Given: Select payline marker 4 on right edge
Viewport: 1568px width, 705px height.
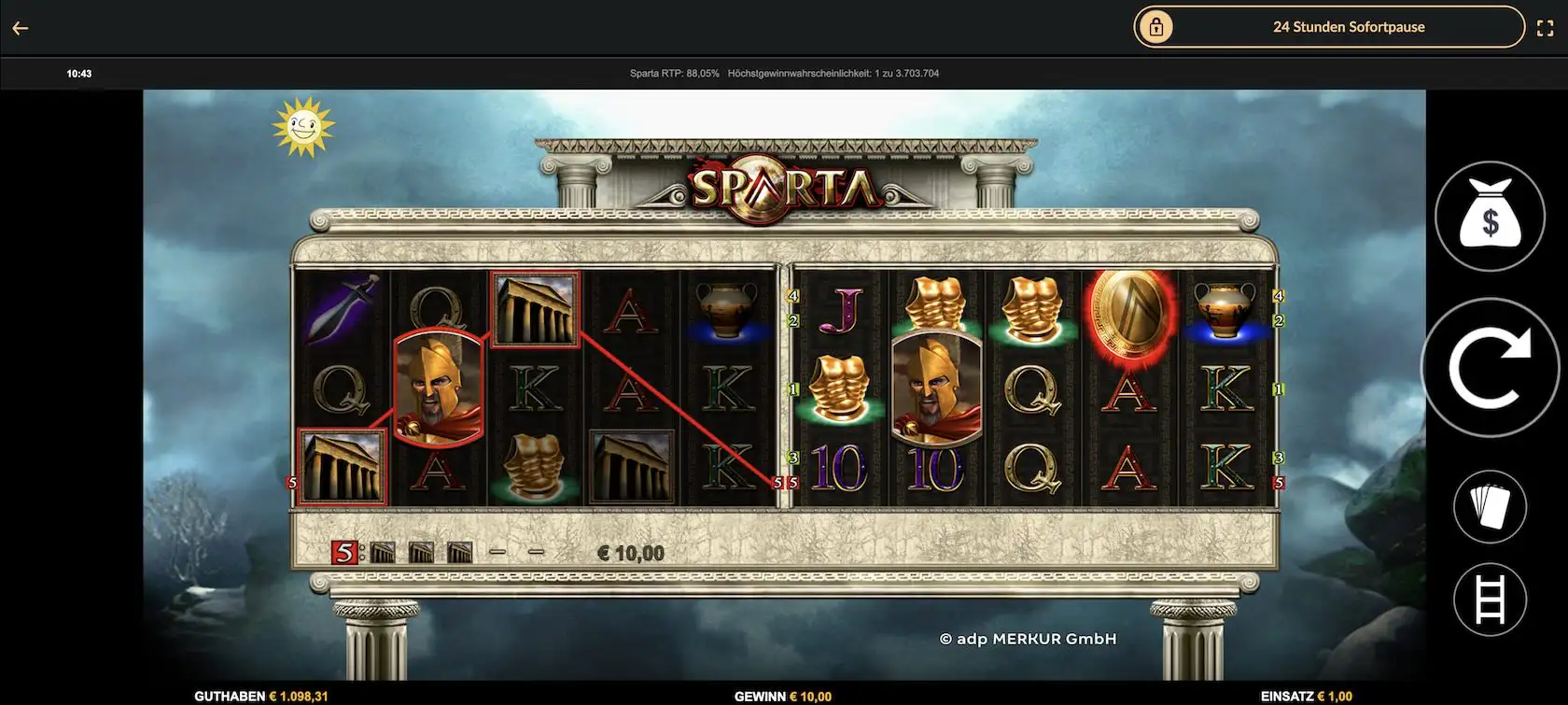Looking at the screenshot, I should pos(1279,297).
